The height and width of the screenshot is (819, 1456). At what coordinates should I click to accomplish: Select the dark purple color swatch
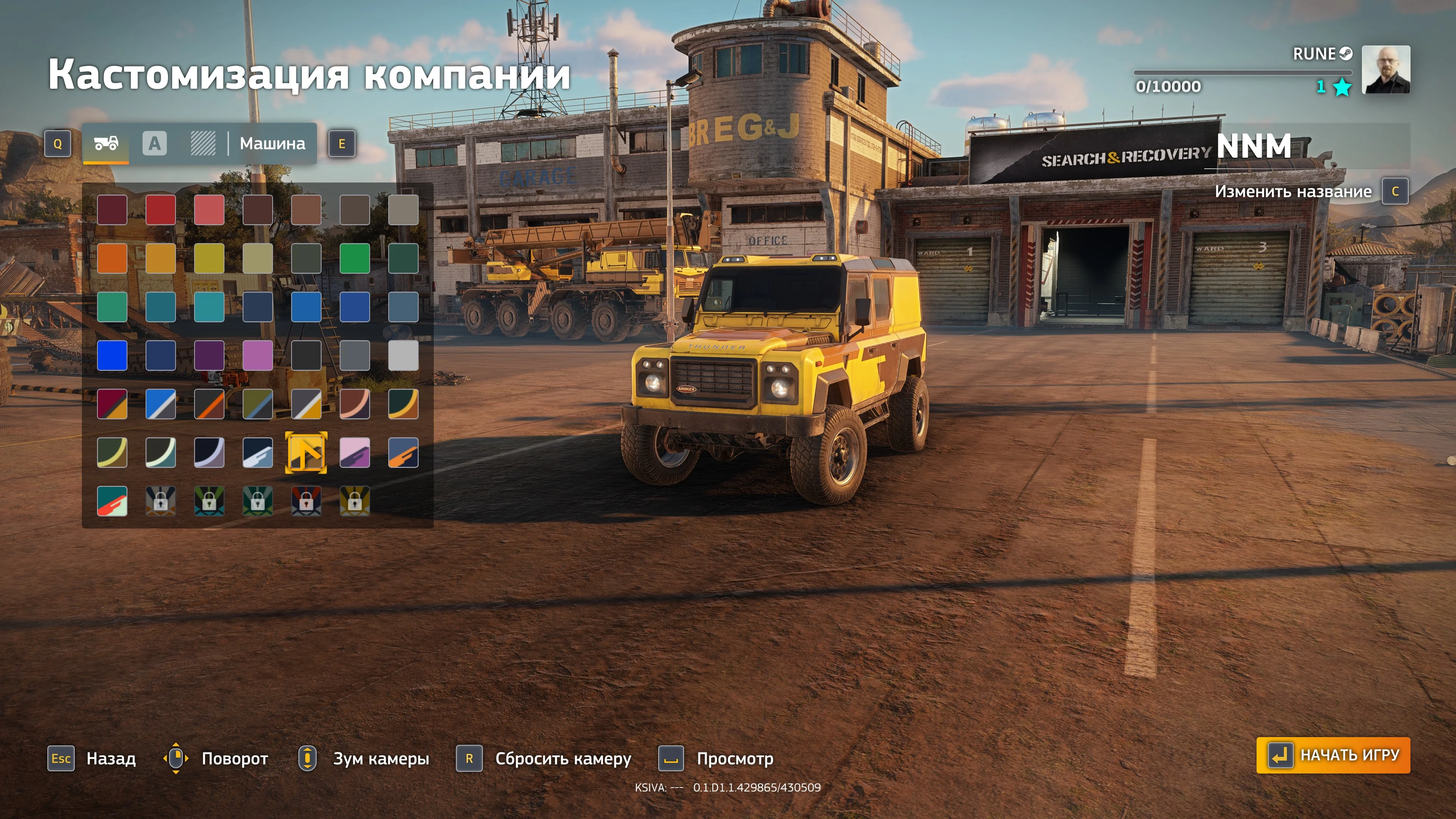209,356
